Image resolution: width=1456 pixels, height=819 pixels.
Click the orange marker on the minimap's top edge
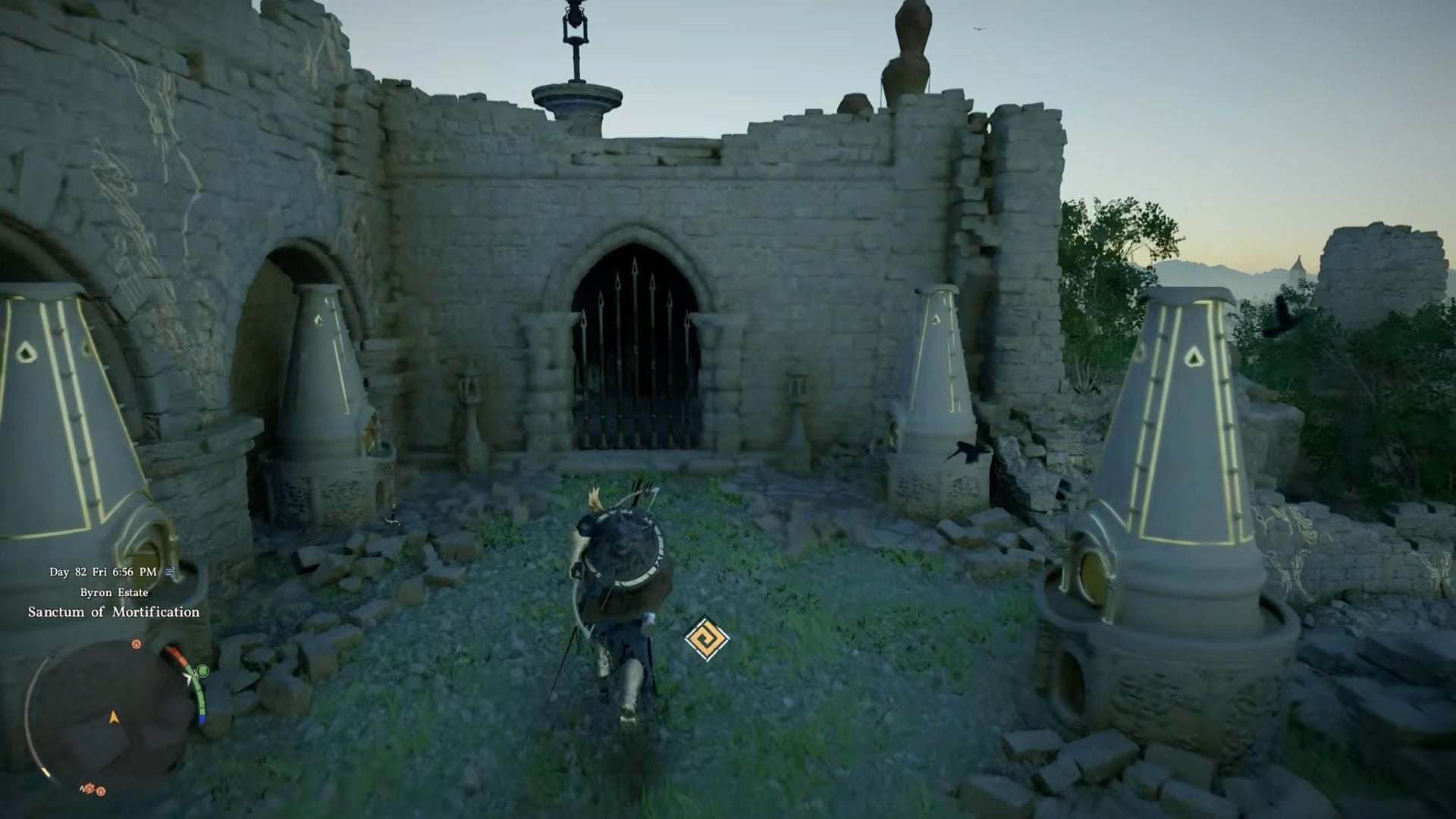click(136, 644)
